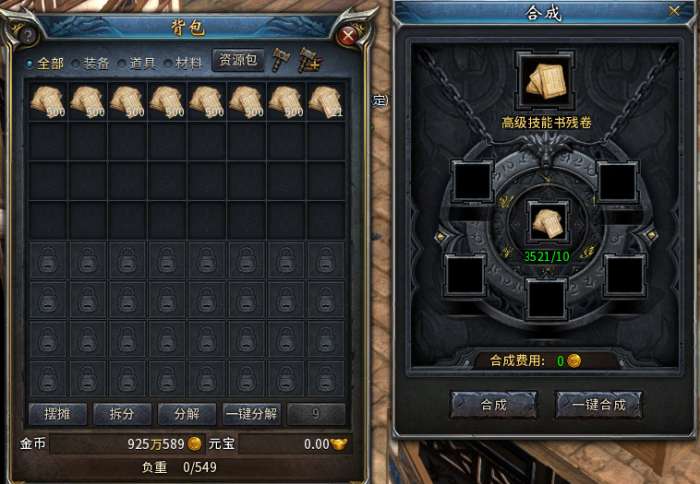Click the center scroll material slot
This screenshot has width=700, height=484.
click(x=546, y=222)
